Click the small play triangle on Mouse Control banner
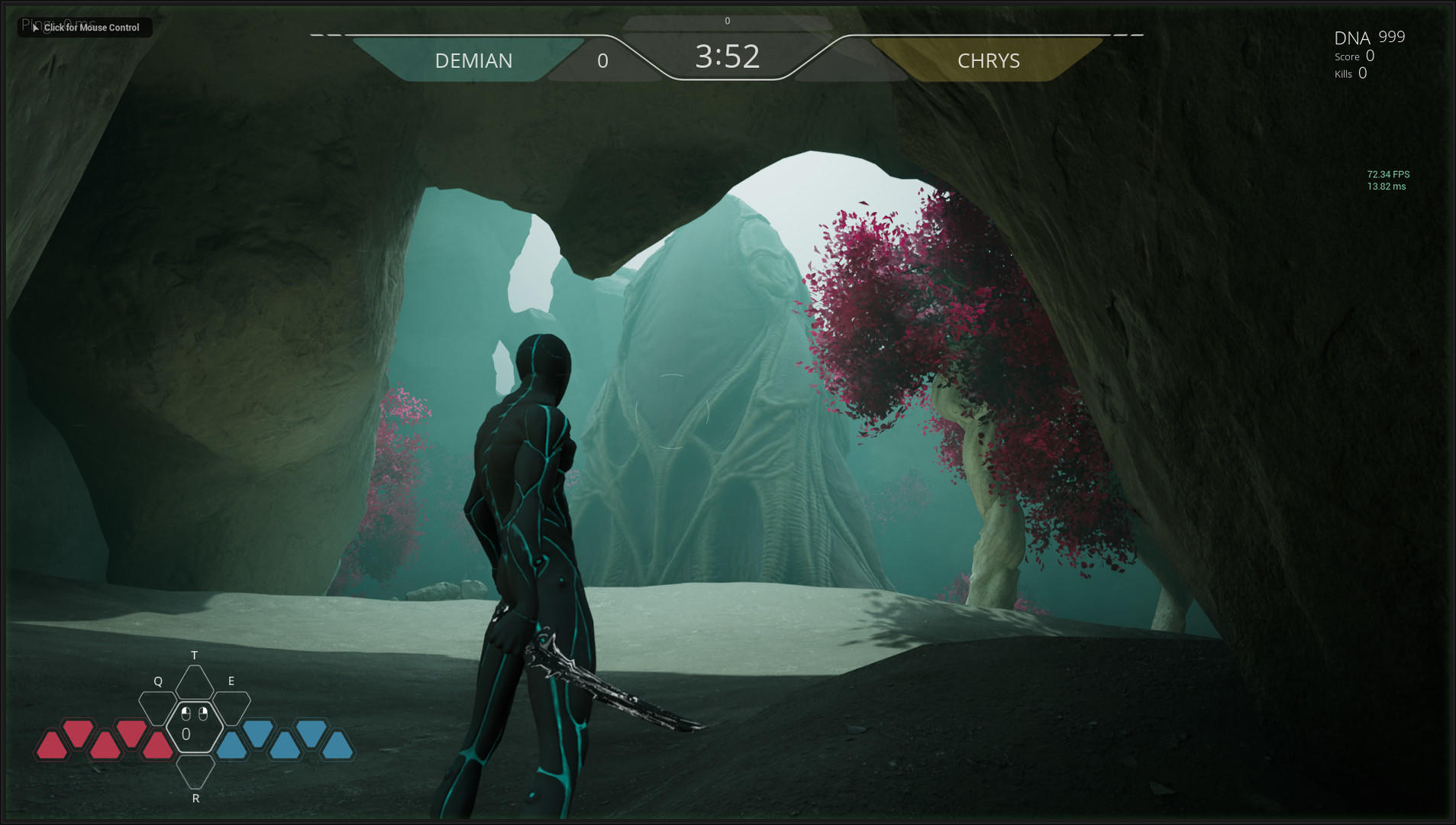The height and width of the screenshot is (825, 1456). (35, 27)
